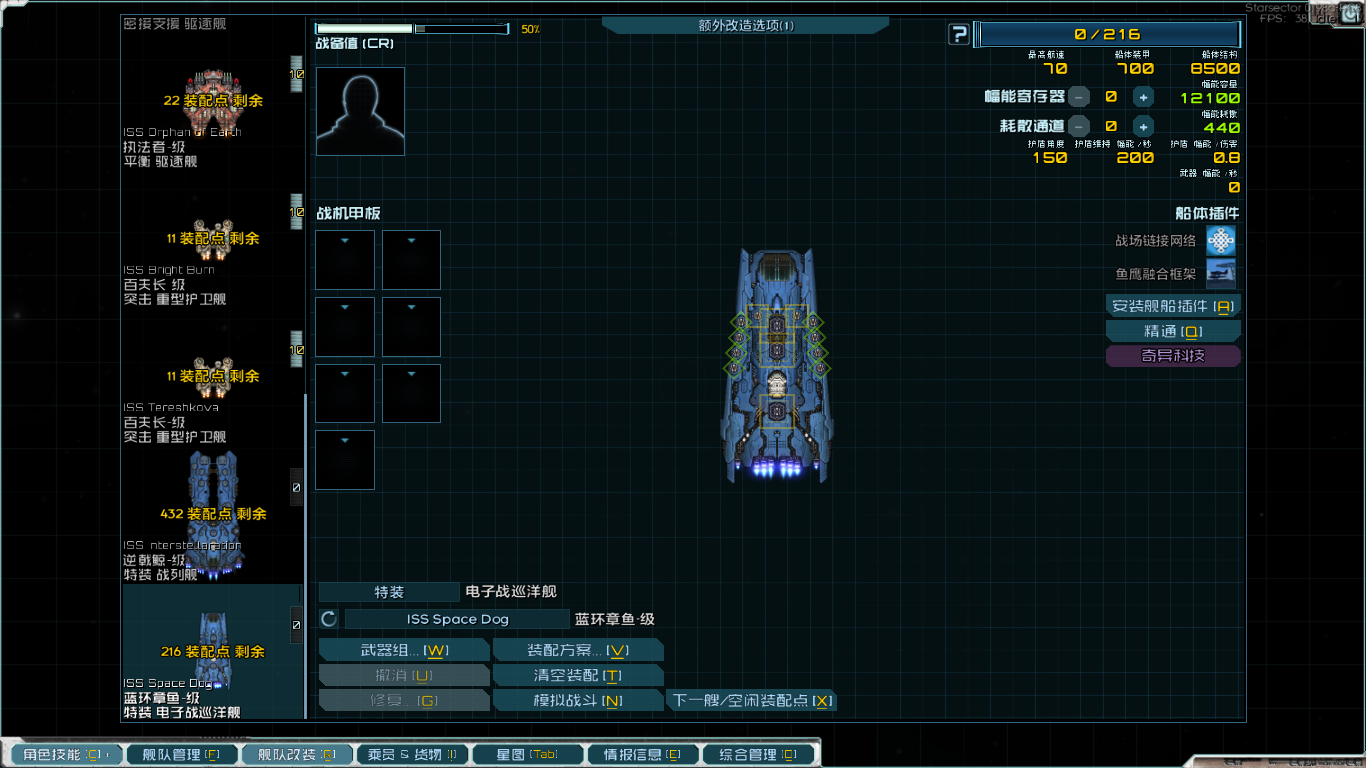This screenshot has width=1366, height=768.
Task: Click the 鱼鹰融合框架 hull mod icon
Action: coord(1222,272)
